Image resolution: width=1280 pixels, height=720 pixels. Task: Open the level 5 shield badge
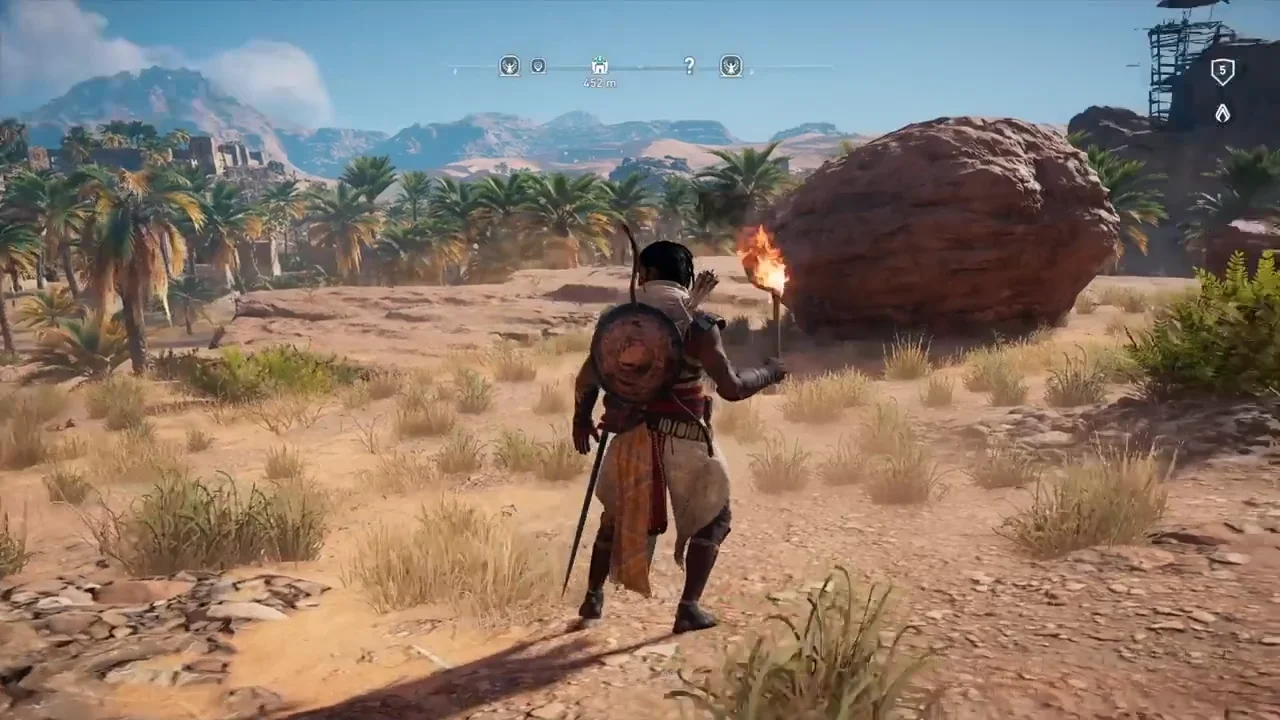pyautogui.click(x=1222, y=71)
